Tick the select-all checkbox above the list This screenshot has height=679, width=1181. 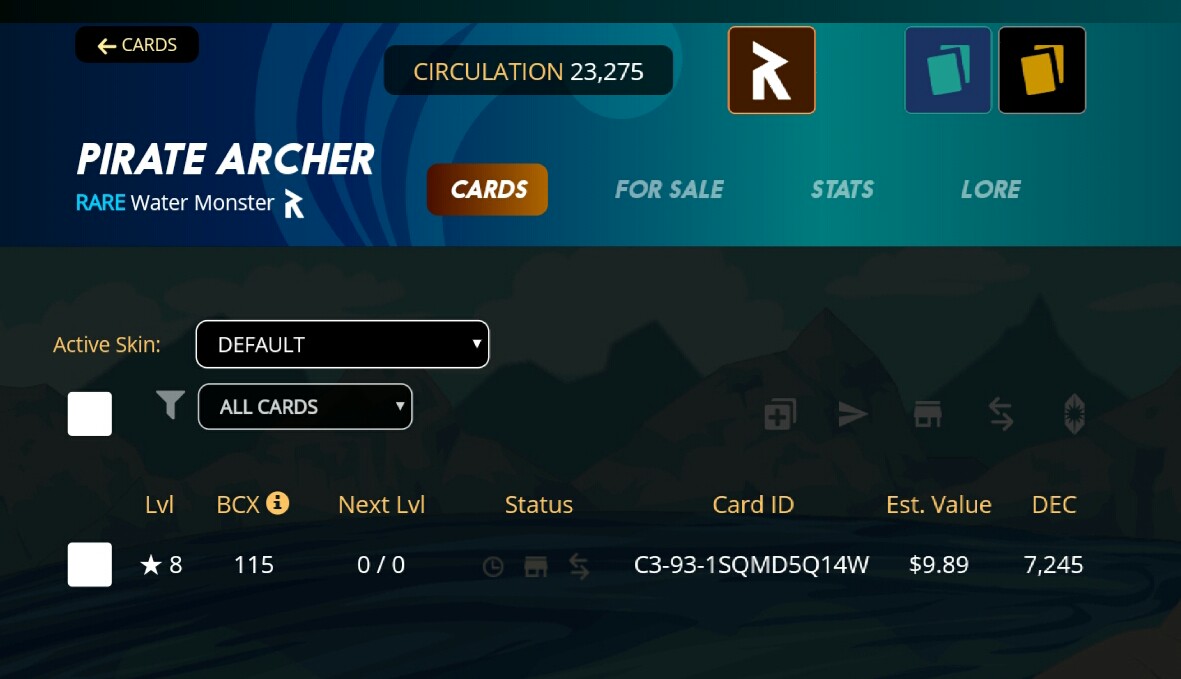click(90, 413)
